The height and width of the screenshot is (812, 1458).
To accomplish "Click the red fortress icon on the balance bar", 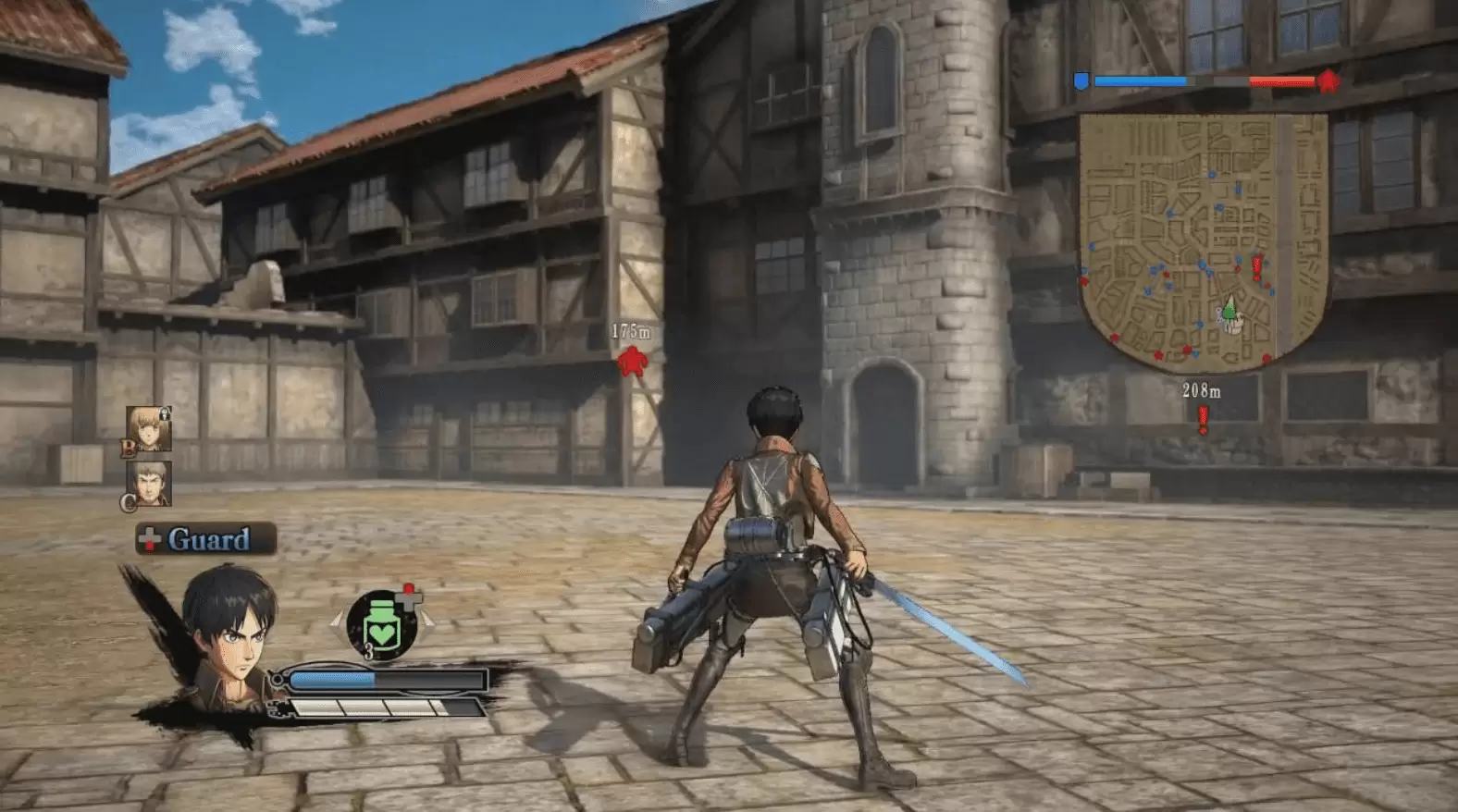I will click(x=1327, y=80).
